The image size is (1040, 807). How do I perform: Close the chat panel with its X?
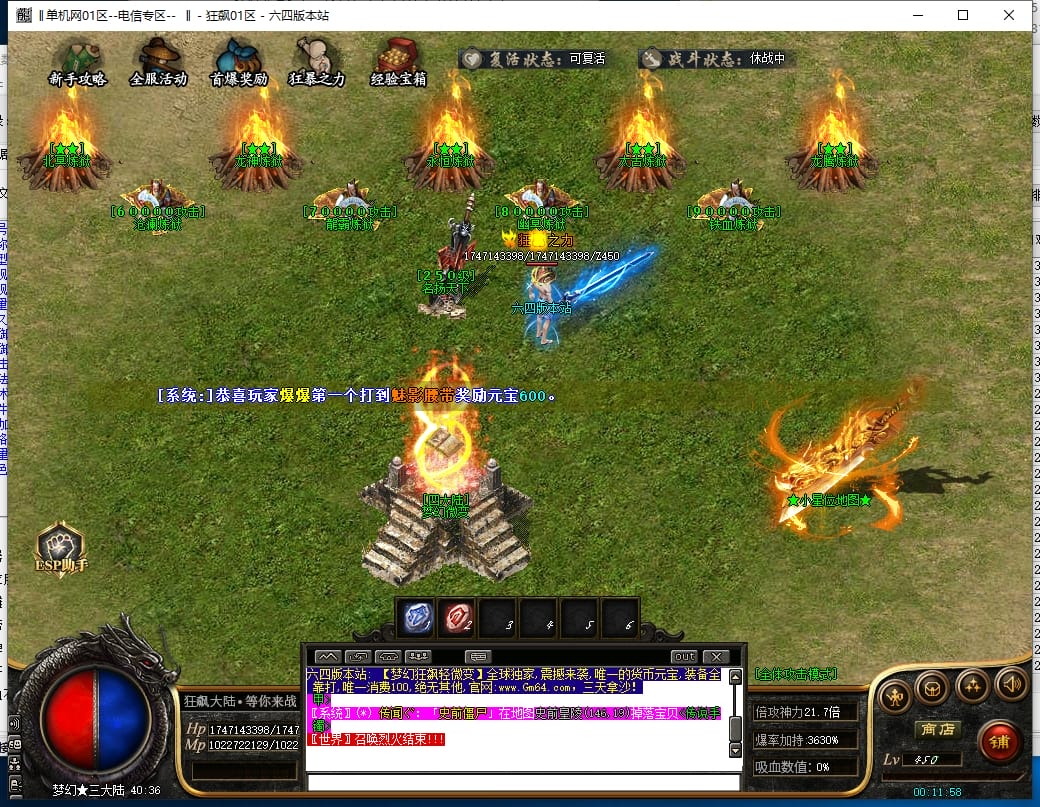coord(715,657)
